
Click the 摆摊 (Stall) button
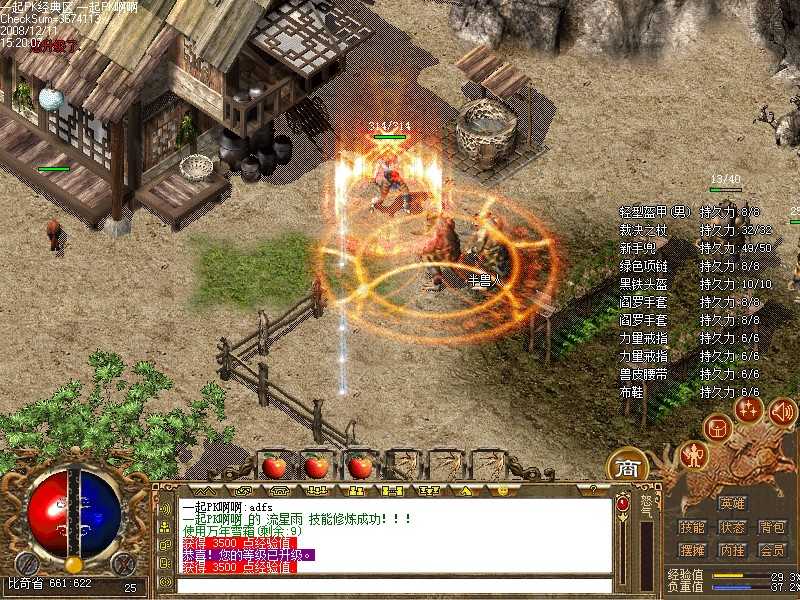[x=692, y=550]
